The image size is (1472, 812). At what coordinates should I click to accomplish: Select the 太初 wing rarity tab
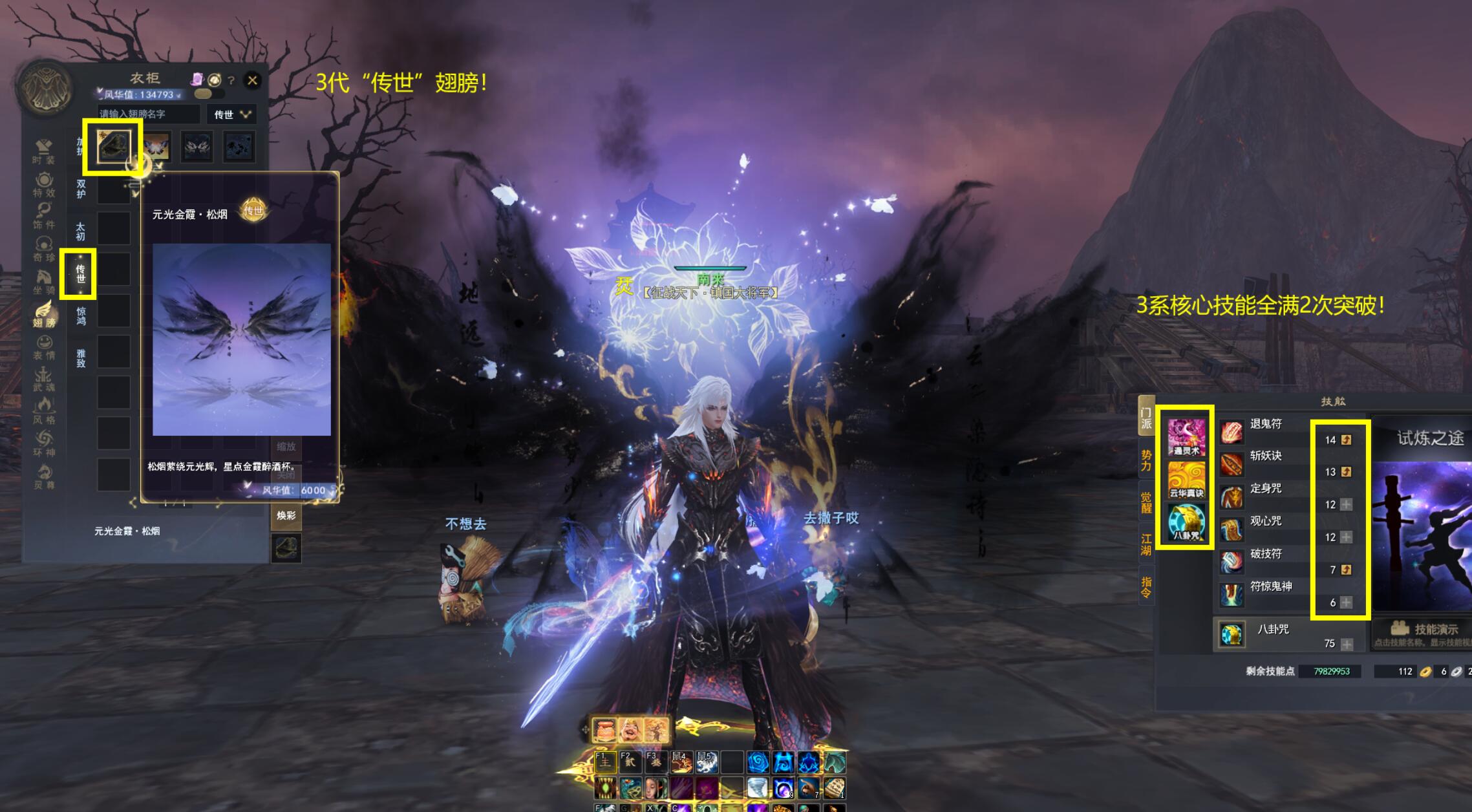80,231
